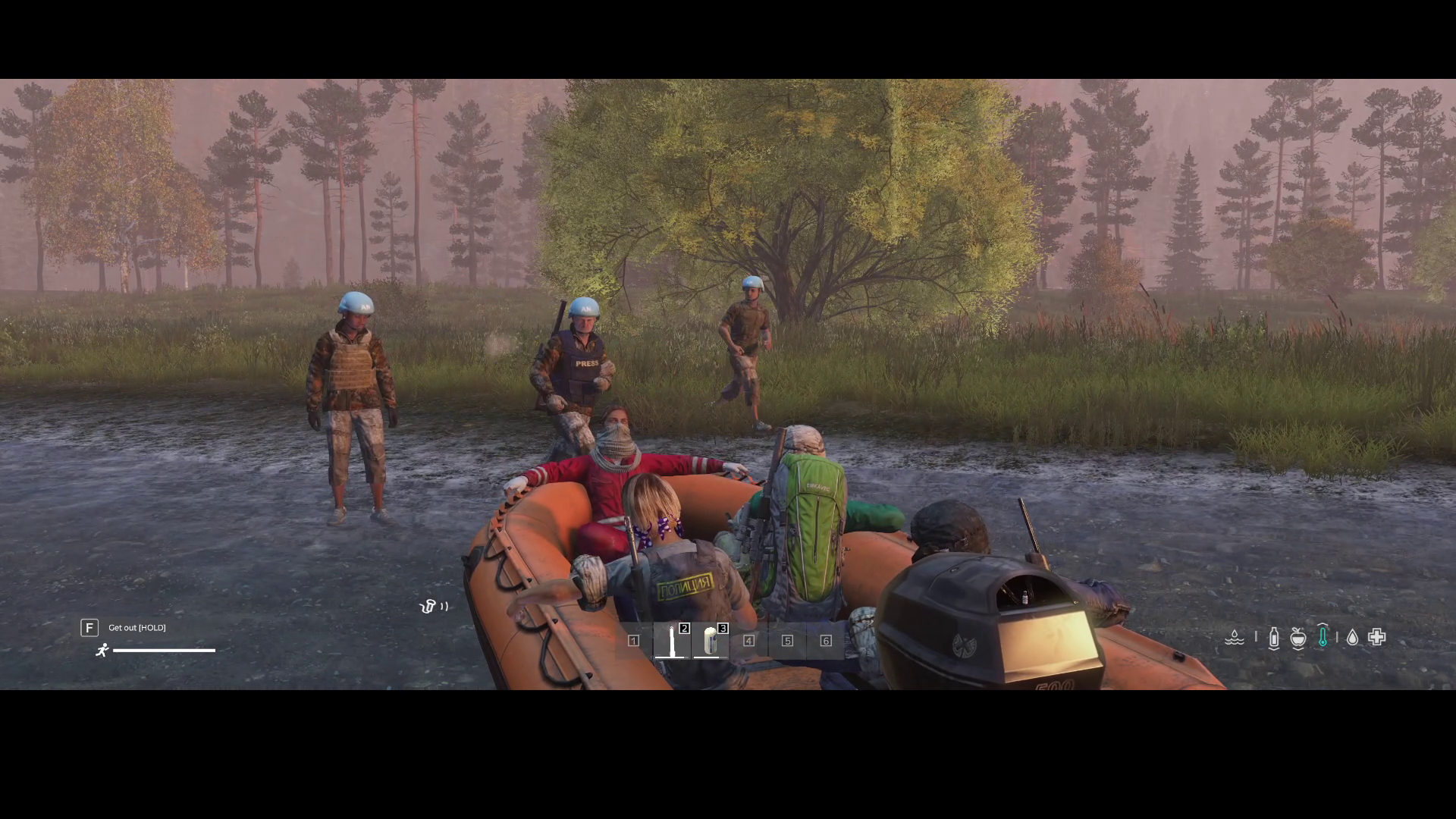Select empty hotbar slot 6

[x=824, y=642]
